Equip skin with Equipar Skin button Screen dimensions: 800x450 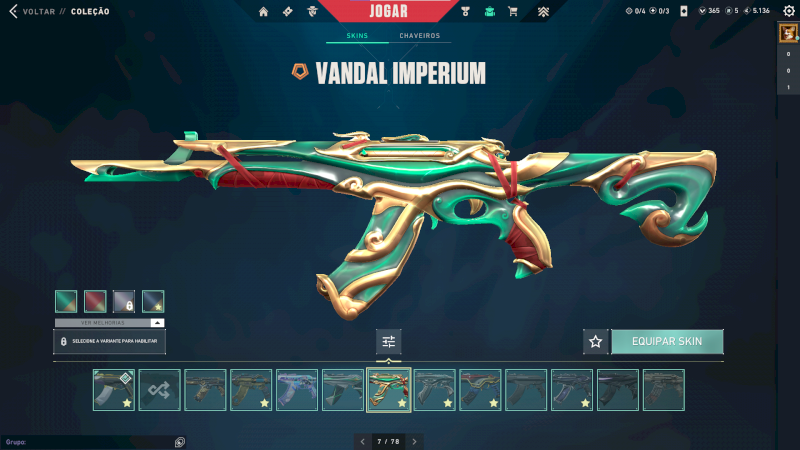click(667, 341)
